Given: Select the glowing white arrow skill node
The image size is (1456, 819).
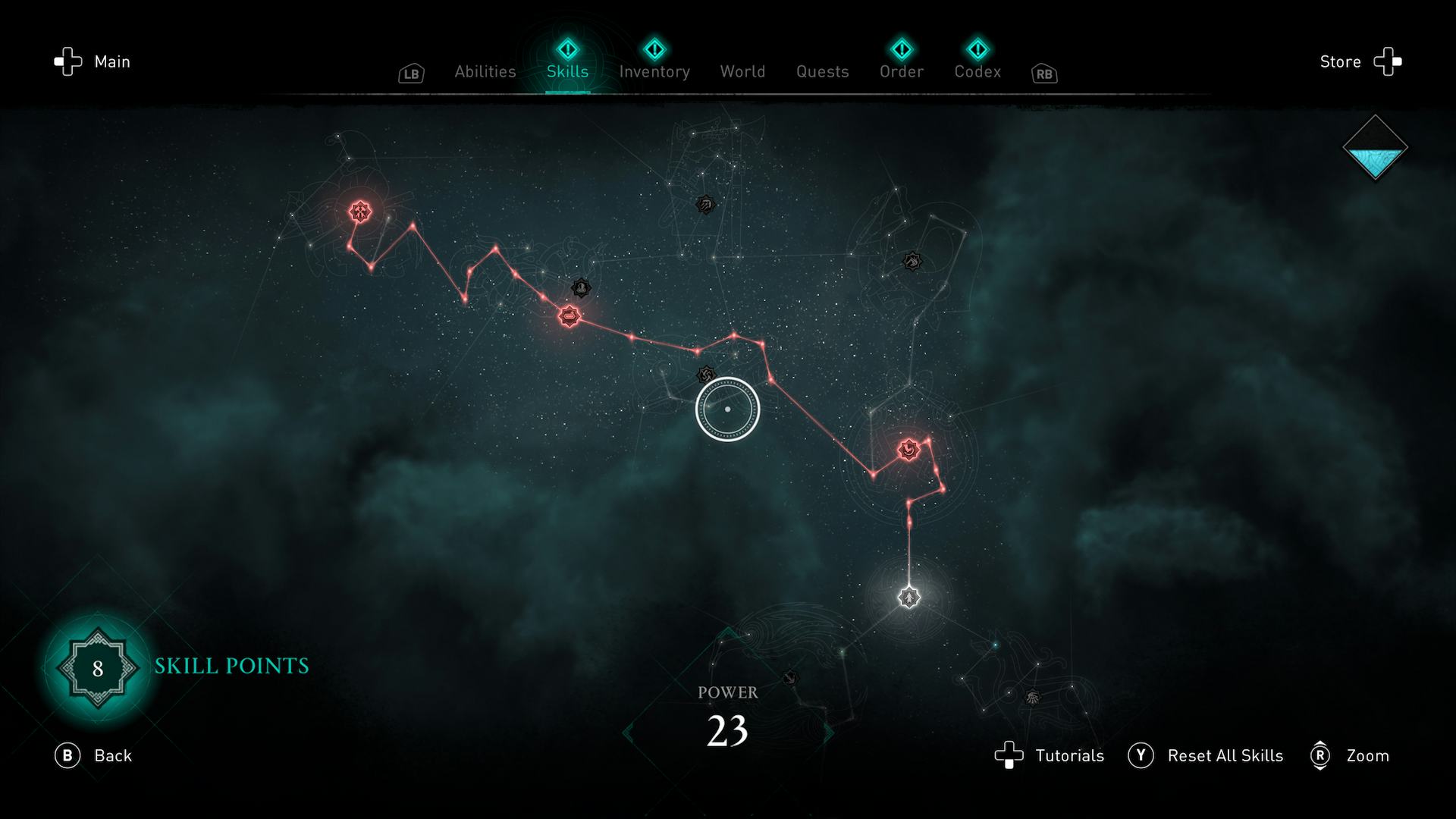Looking at the screenshot, I should [908, 598].
